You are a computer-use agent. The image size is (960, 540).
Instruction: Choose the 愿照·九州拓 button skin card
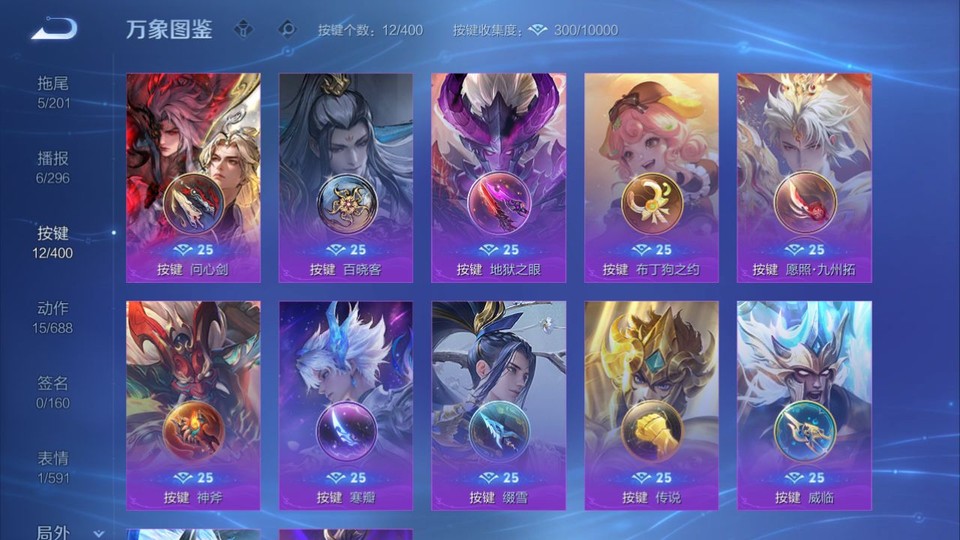804,178
